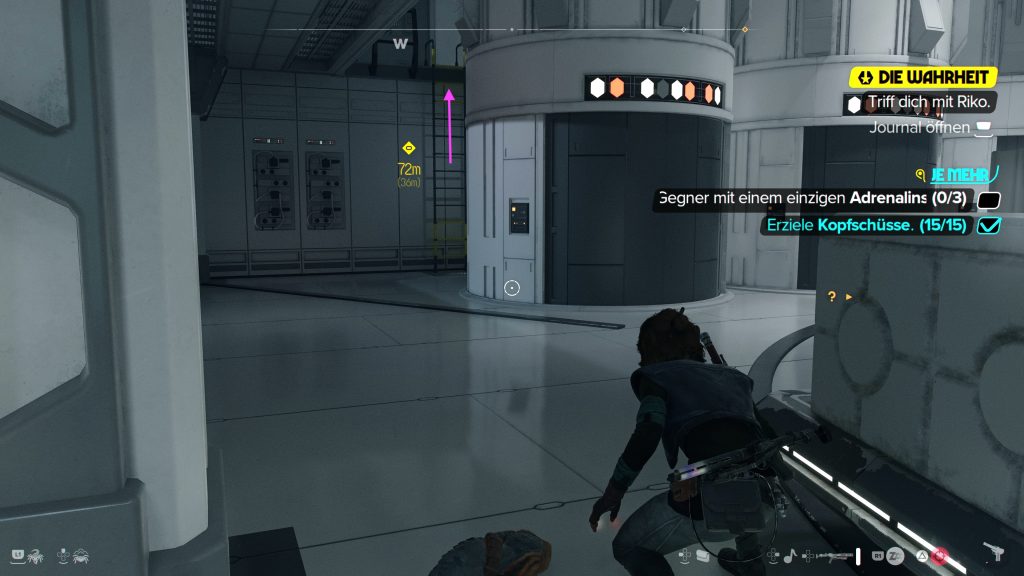This screenshot has height=576, width=1024.
Task: Click the W compass heading marker
Action: click(401, 43)
